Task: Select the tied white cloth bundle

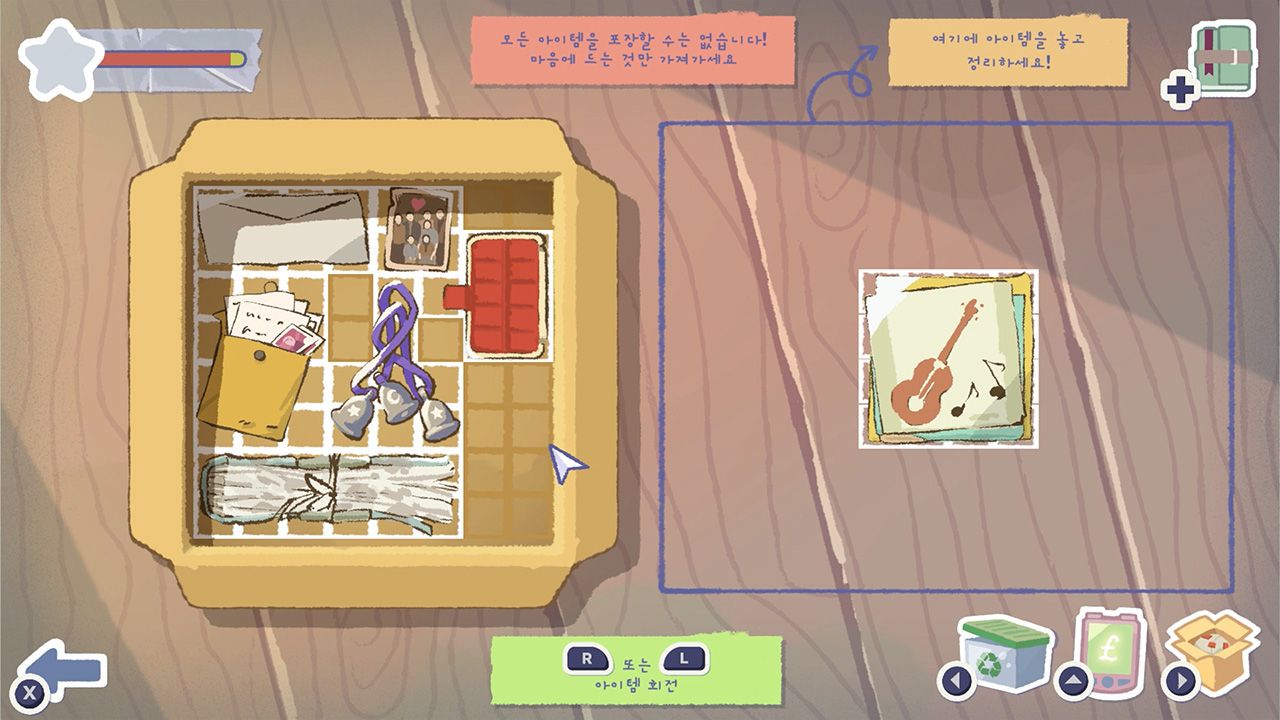Action: (x=328, y=488)
